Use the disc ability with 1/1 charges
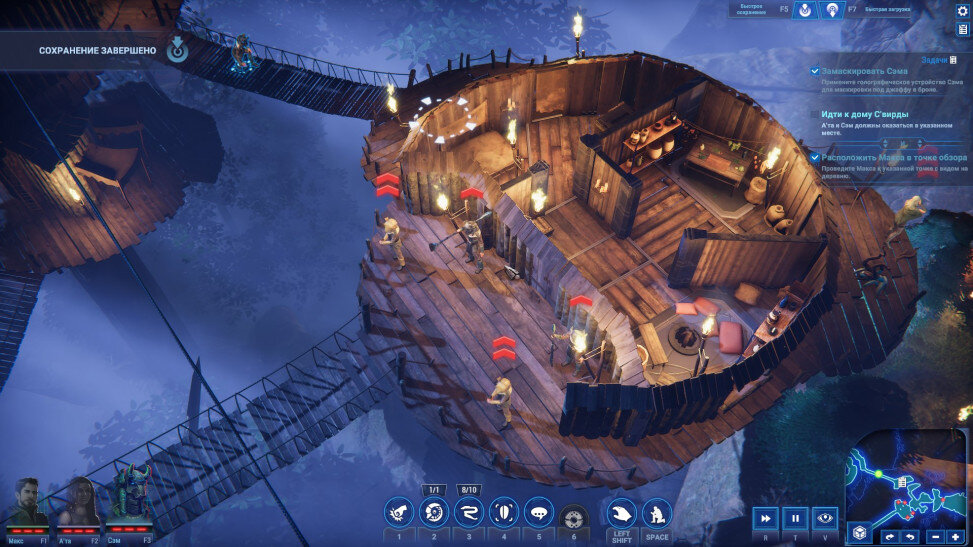 click(434, 513)
